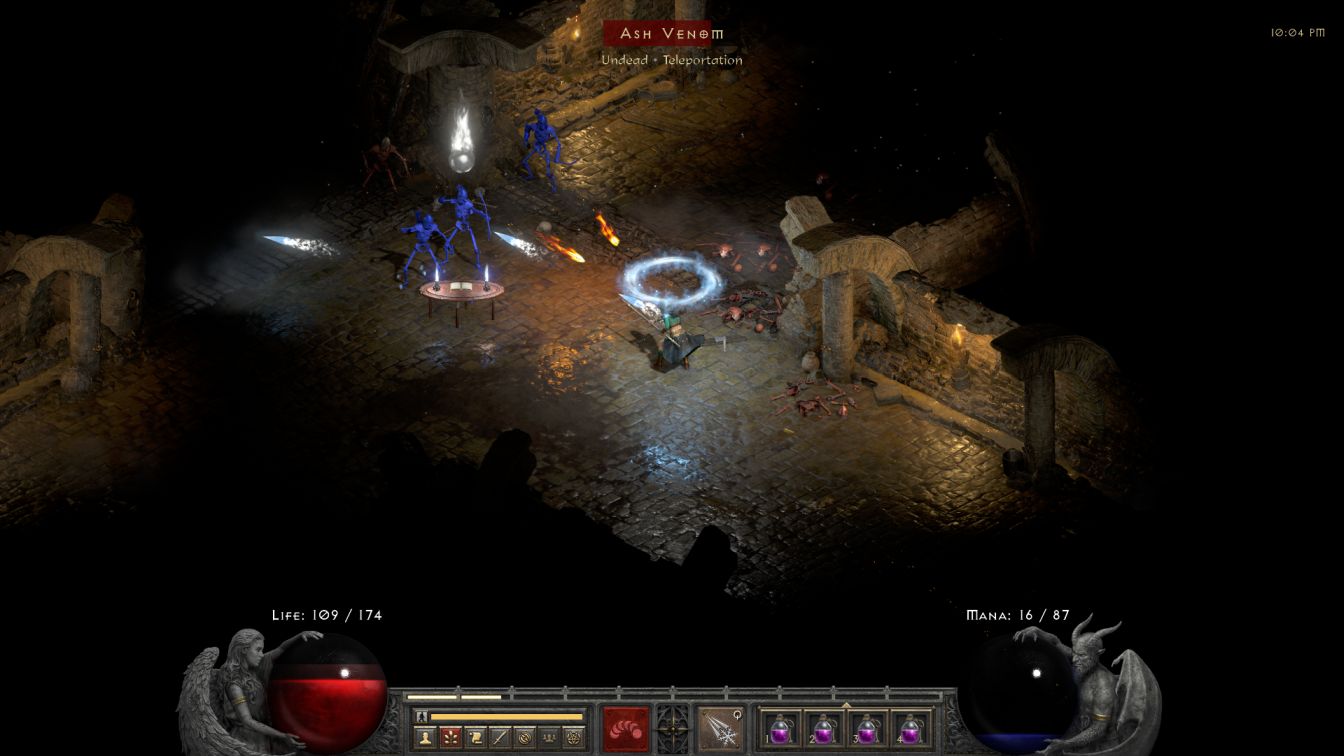Open the party panel with three figures
The image size is (1344, 756).
click(548, 738)
